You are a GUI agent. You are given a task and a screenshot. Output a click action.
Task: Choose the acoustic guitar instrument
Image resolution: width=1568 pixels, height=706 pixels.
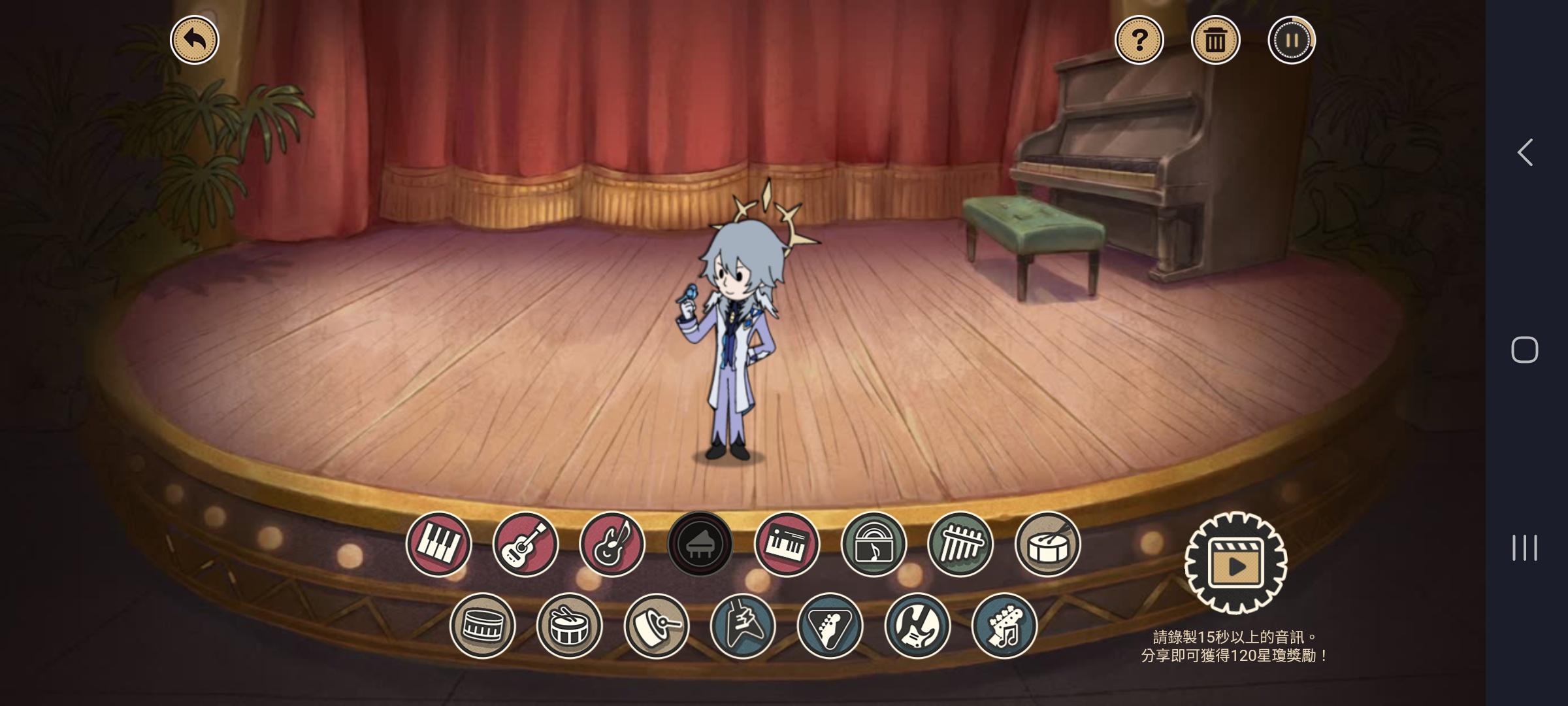tap(525, 544)
